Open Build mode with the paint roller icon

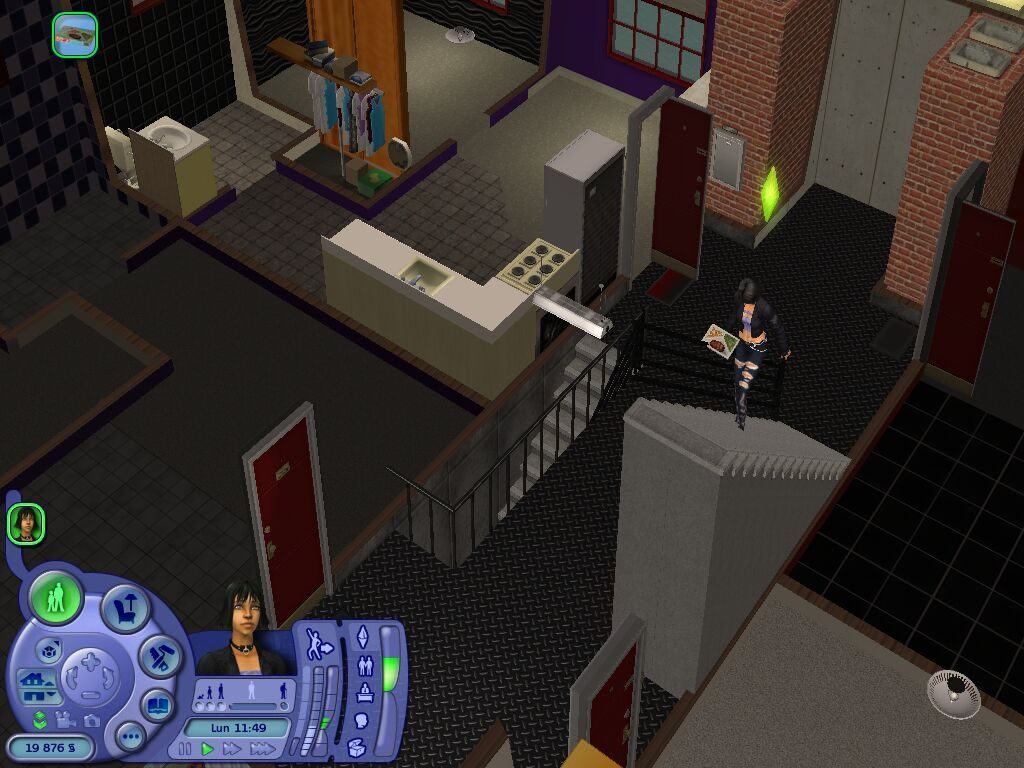point(158,656)
